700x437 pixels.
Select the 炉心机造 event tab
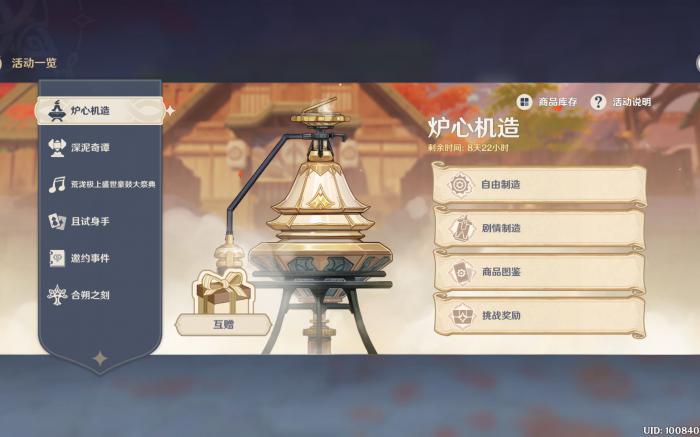point(98,110)
